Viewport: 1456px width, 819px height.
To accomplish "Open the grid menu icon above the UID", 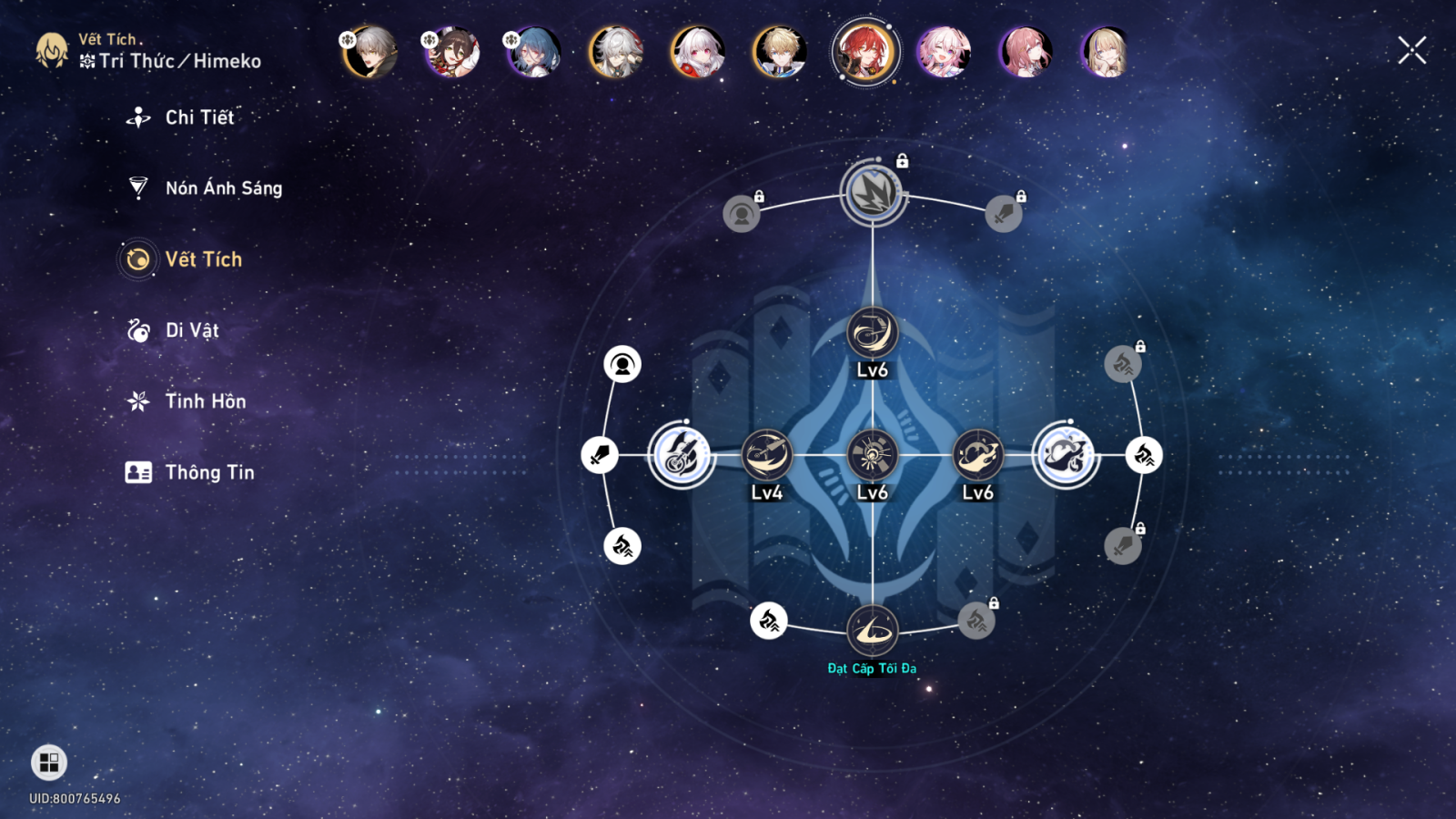I will pyautogui.click(x=49, y=762).
